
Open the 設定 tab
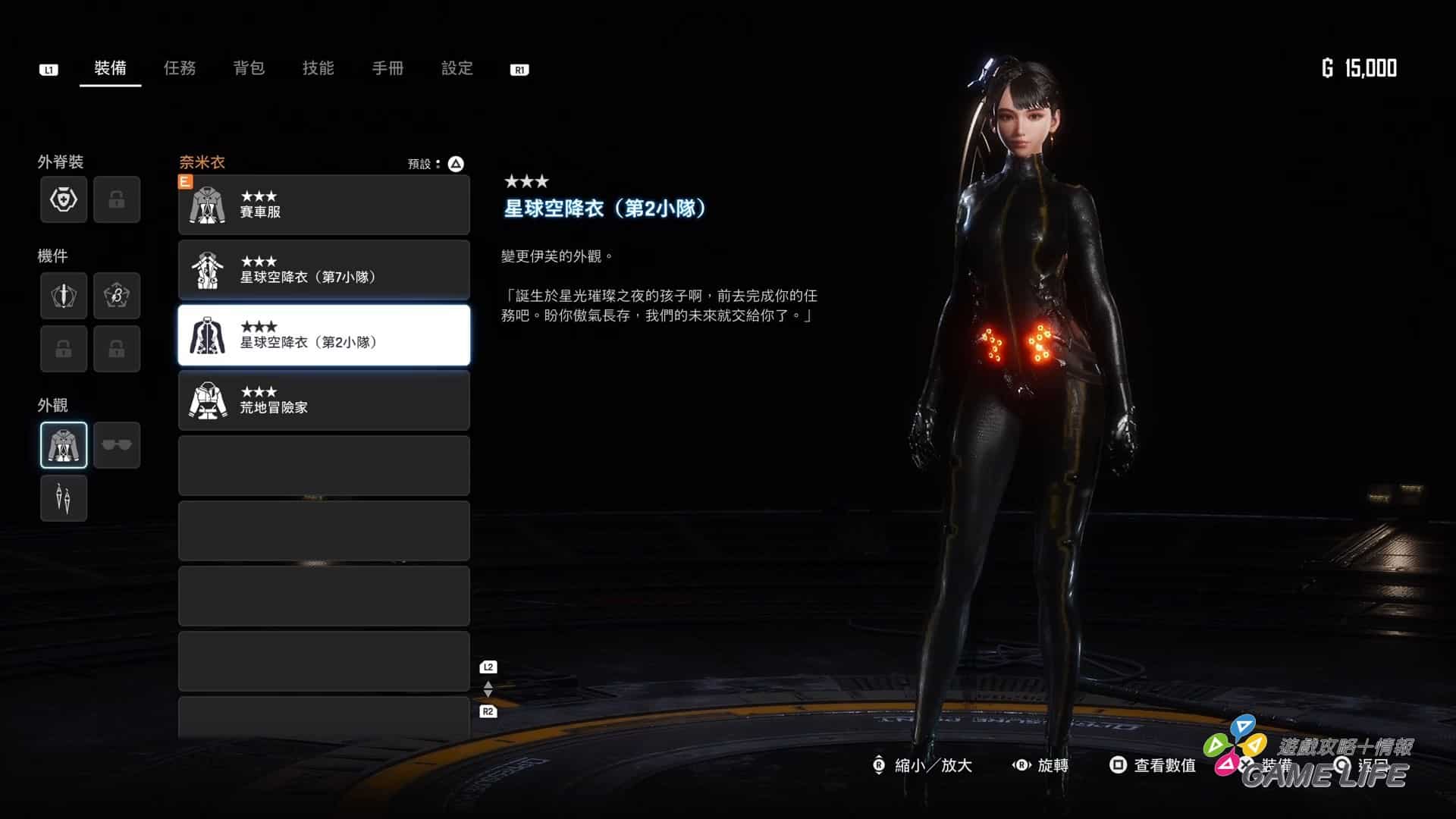click(x=457, y=68)
